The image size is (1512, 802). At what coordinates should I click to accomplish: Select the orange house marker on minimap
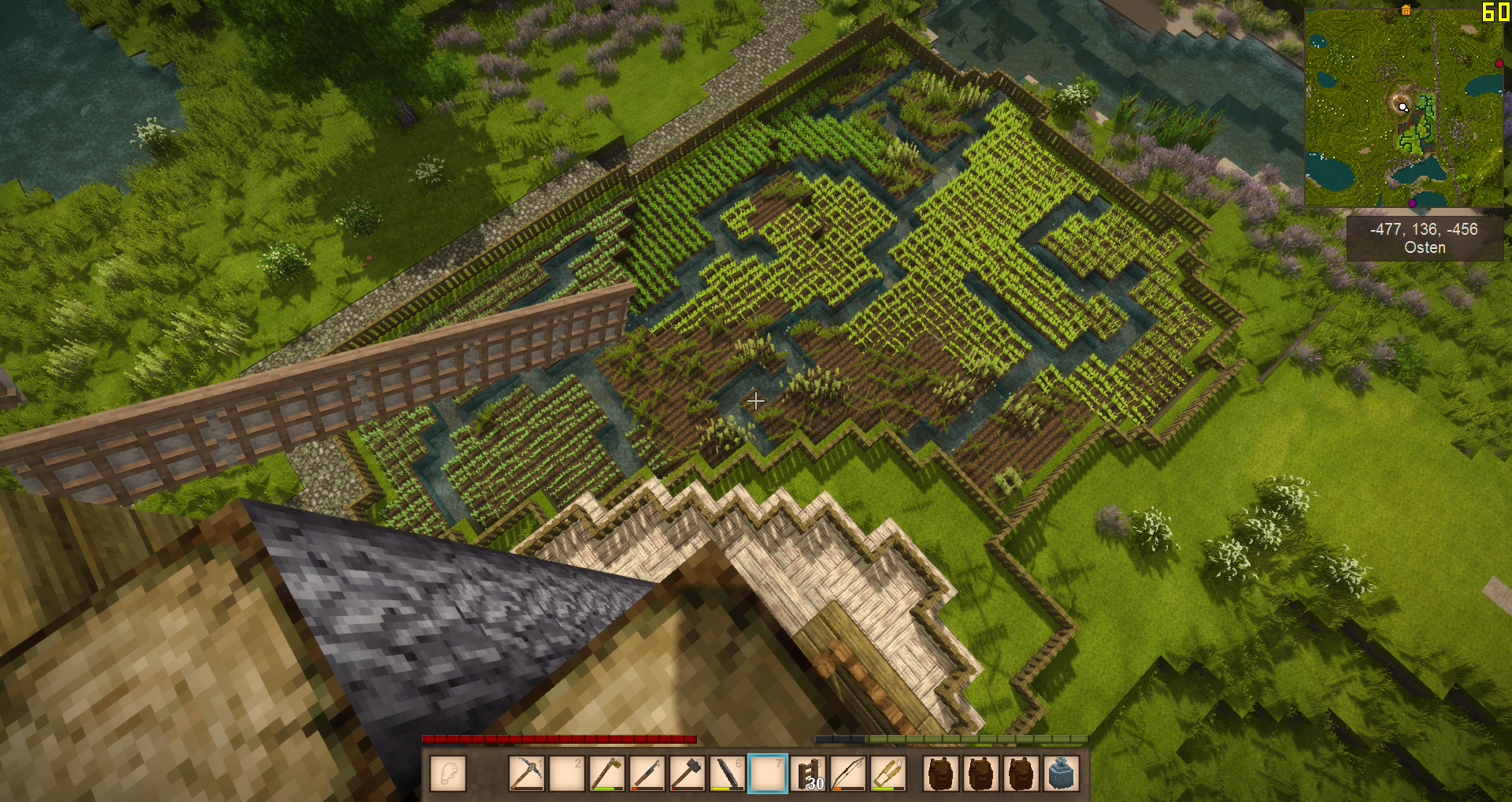pyautogui.click(x=1406, y=10)
